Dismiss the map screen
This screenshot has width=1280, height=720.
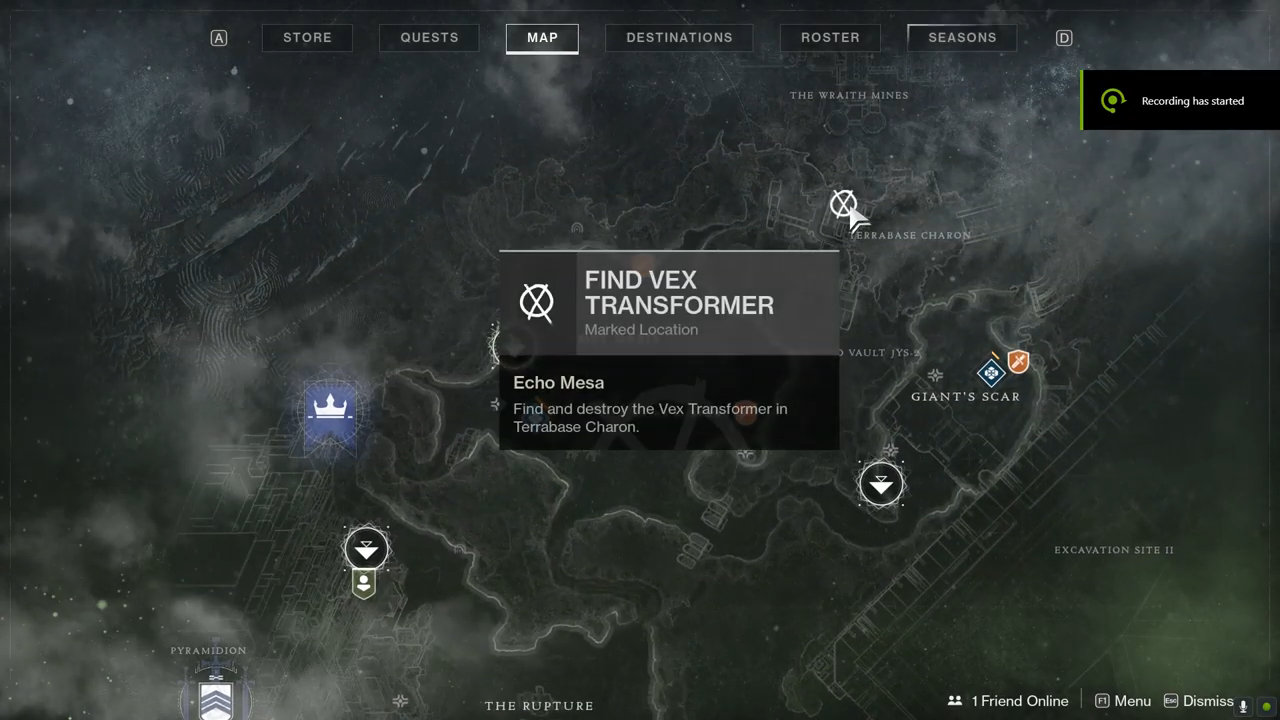[x=1198, y=701]
